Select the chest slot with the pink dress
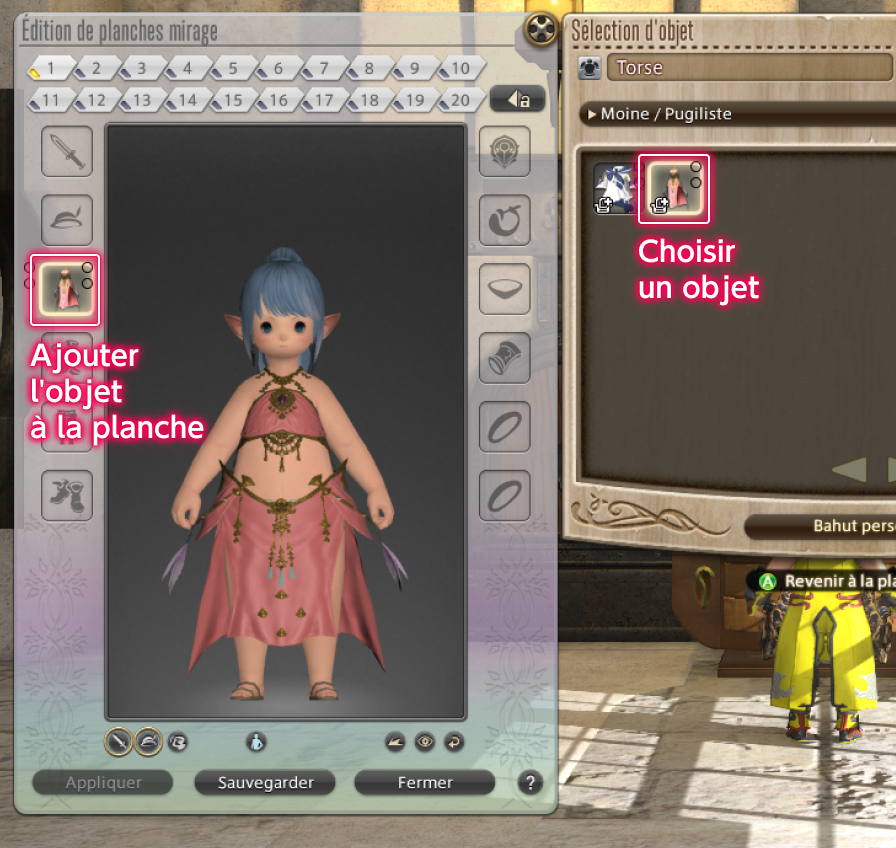 click(x=66, y=289)
